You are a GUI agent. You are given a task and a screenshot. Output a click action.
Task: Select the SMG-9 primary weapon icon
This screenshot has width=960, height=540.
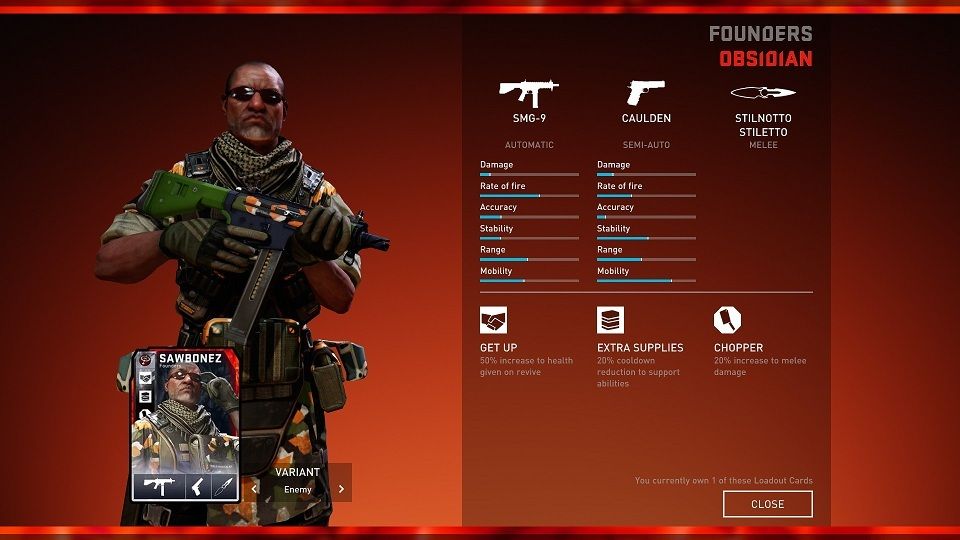pyautogui.click(x=528, y=93)
